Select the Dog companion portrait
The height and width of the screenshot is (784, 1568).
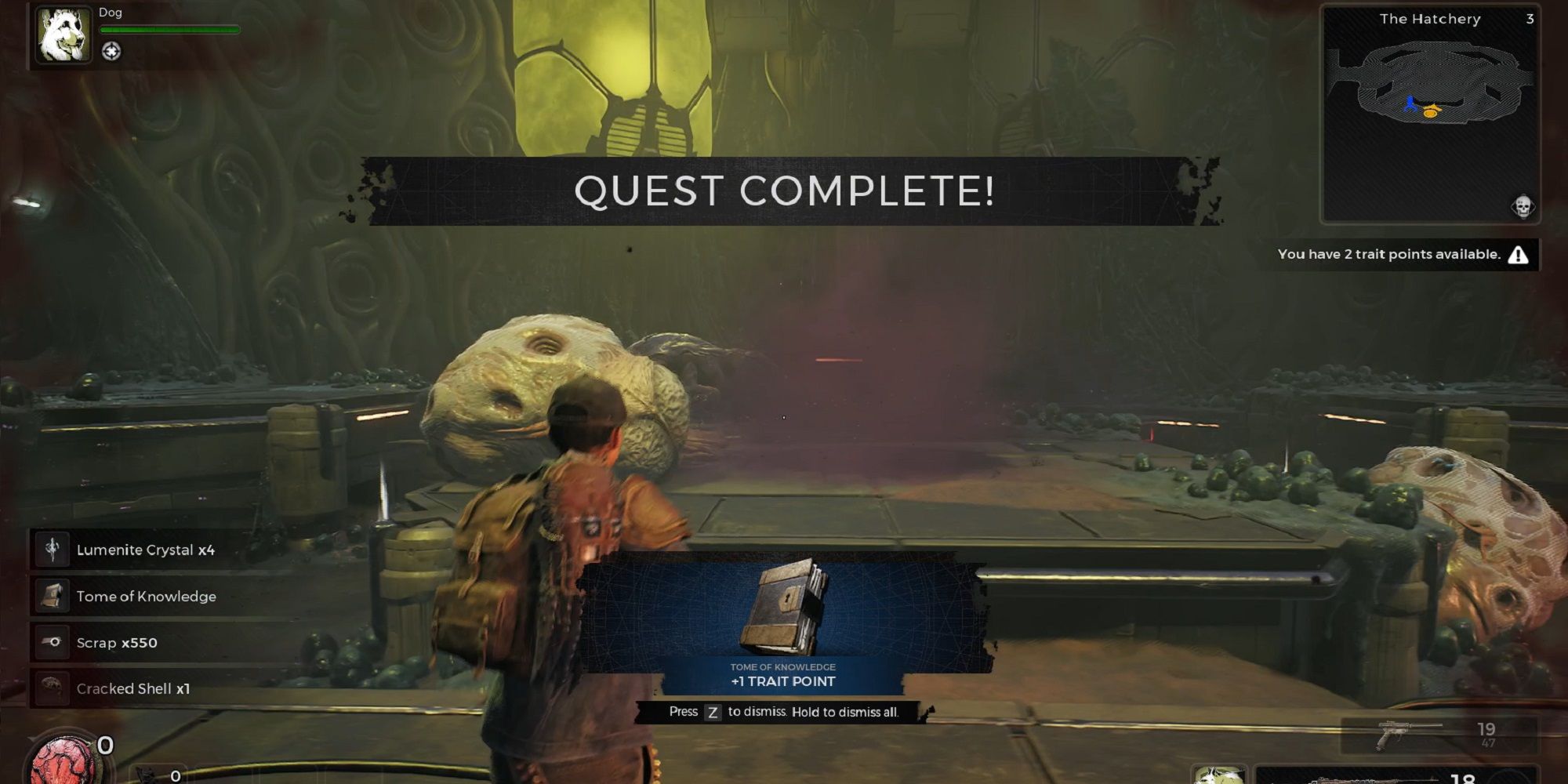(x=65, y=35)
